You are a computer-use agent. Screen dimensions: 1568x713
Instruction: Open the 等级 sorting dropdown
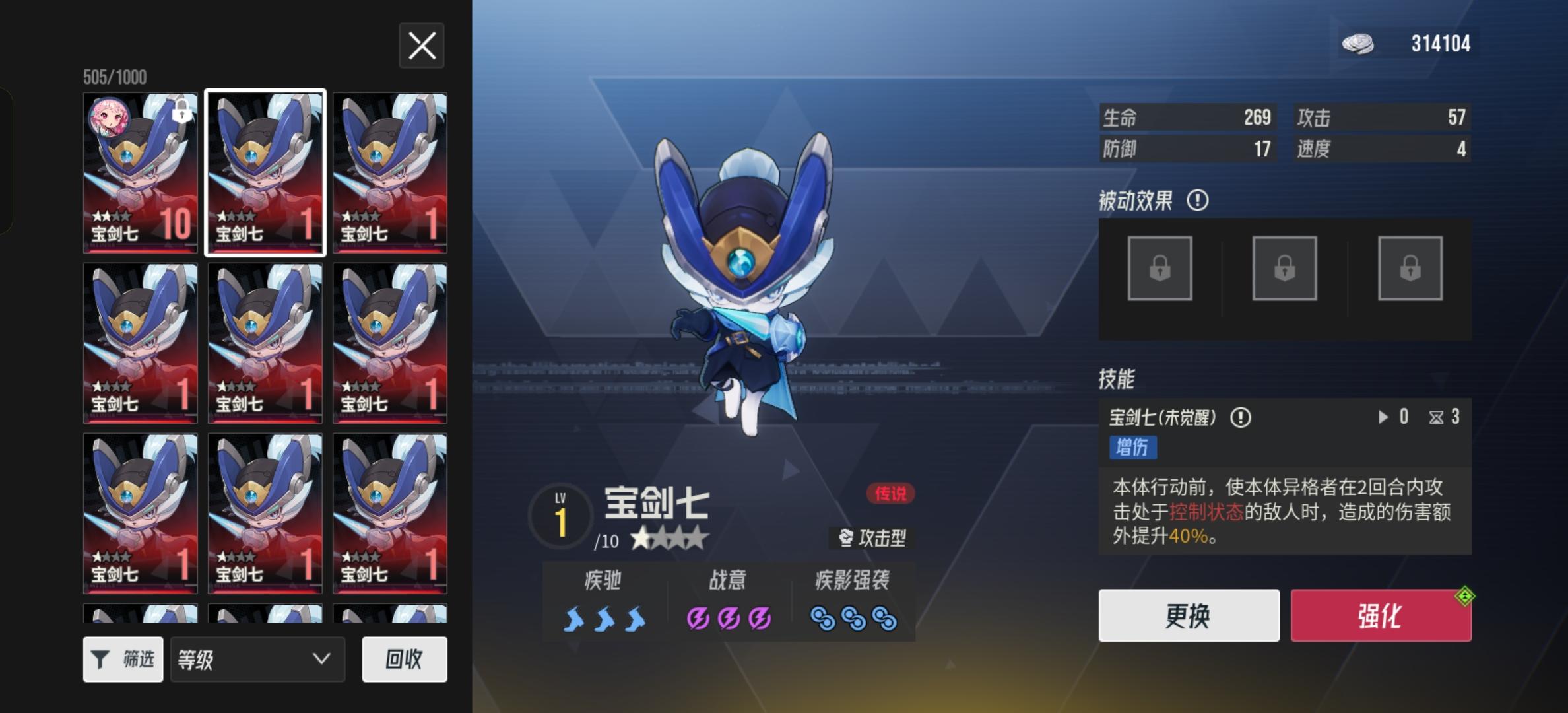click(x=257, y=659)
